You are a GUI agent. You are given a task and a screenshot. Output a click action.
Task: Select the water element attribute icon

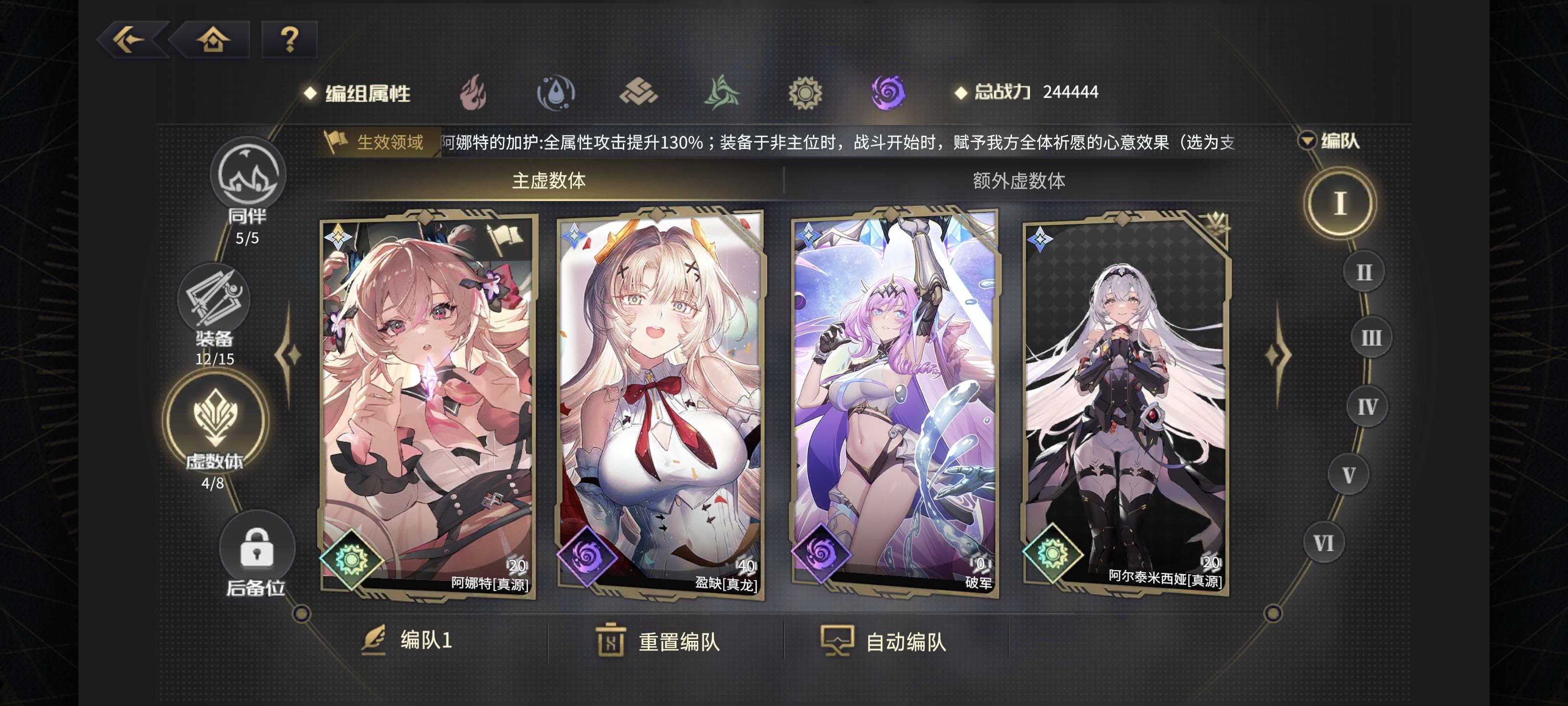558,93
